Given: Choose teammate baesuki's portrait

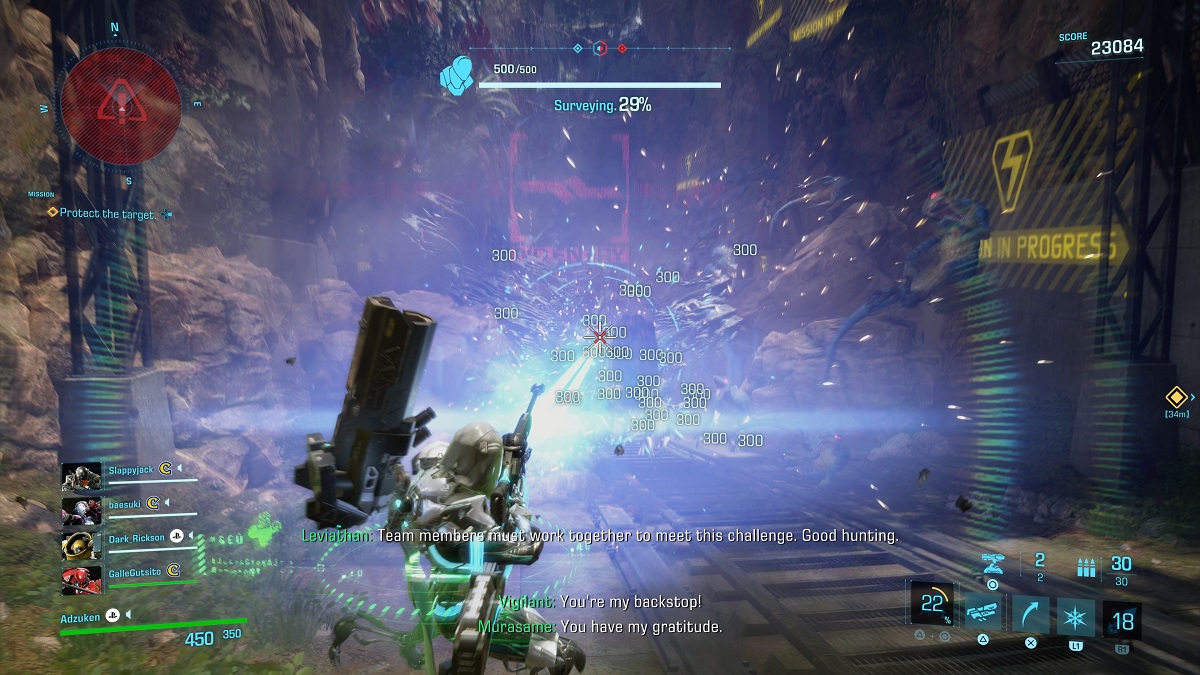Looking at the screenshot, I should point(82,510).
